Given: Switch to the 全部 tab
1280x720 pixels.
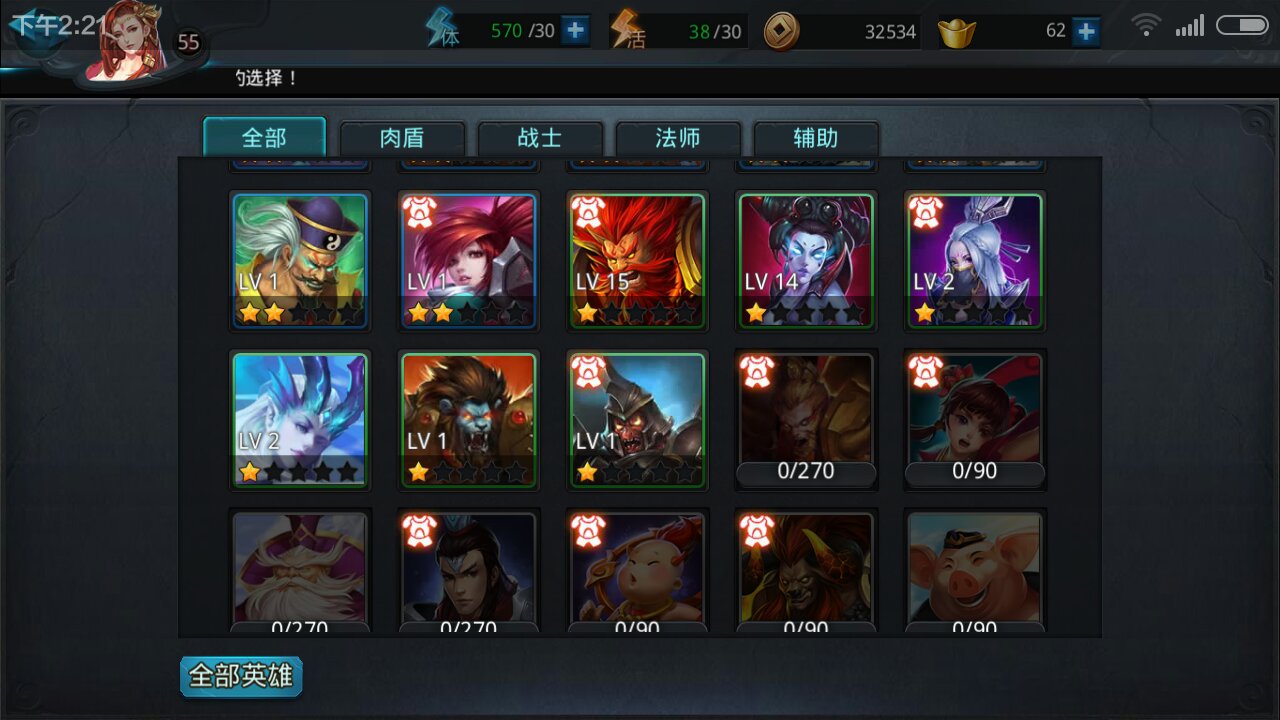Looking at the screenshot, I should [264, 138].
